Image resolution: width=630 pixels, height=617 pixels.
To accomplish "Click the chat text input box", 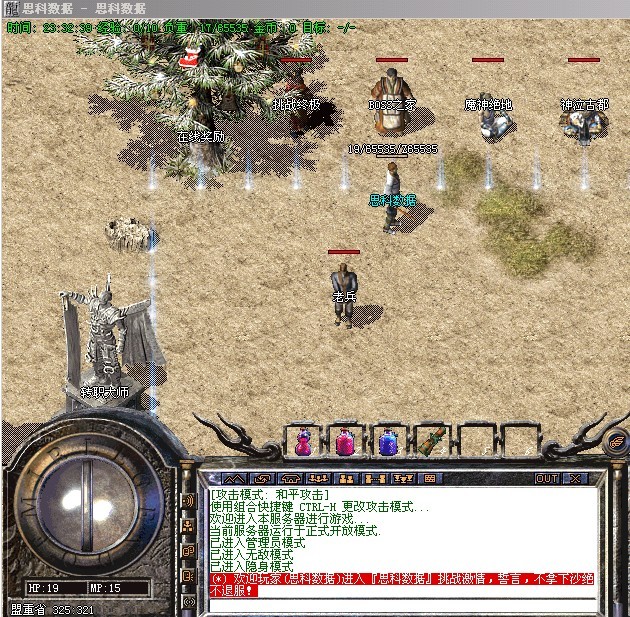I will [x=400, y=604].
